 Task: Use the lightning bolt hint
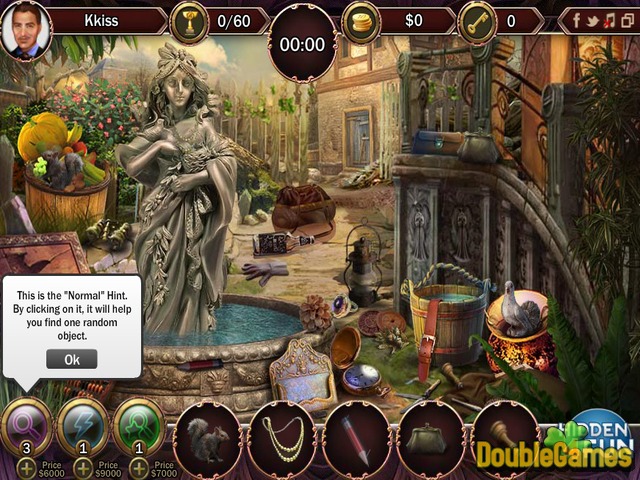click(x=83, y=427)
